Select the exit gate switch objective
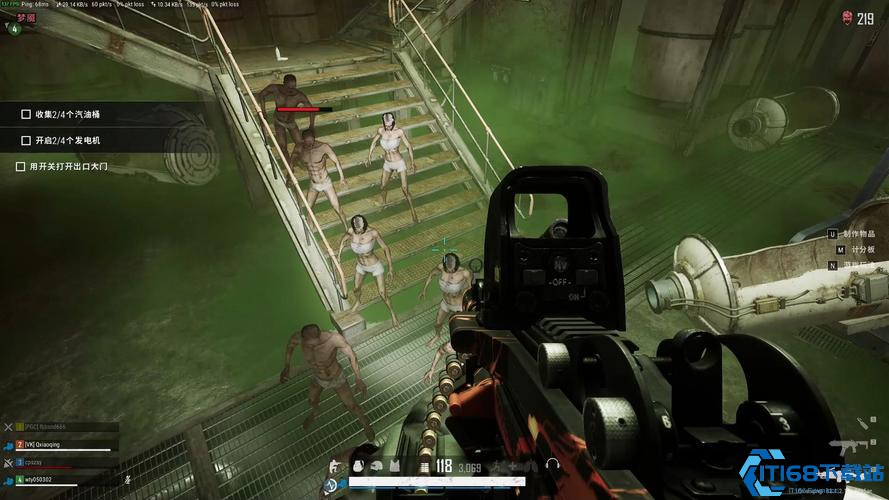The image size is (889, 500). [67, 166]
